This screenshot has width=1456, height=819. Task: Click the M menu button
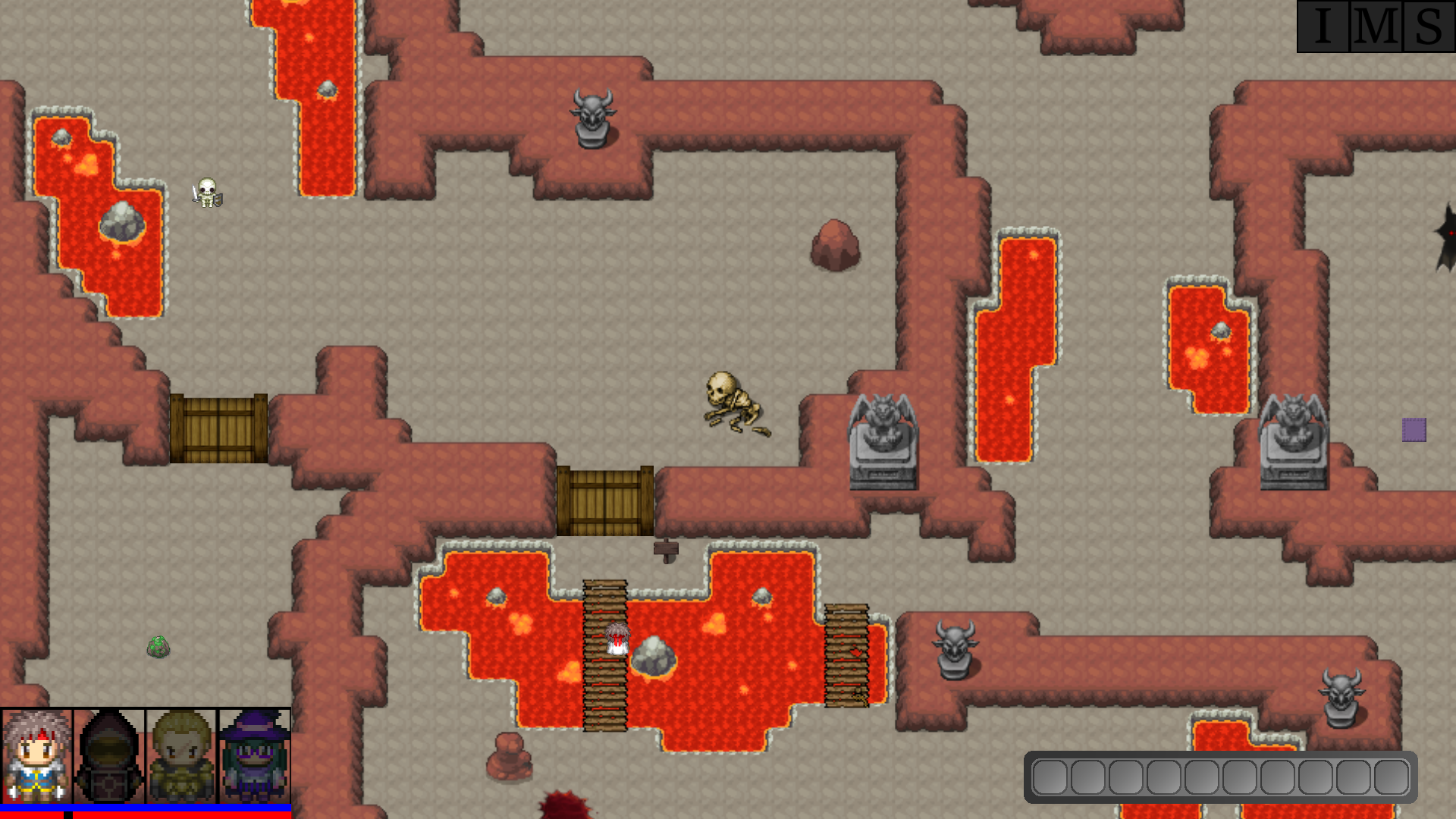tap(1376, 27)
